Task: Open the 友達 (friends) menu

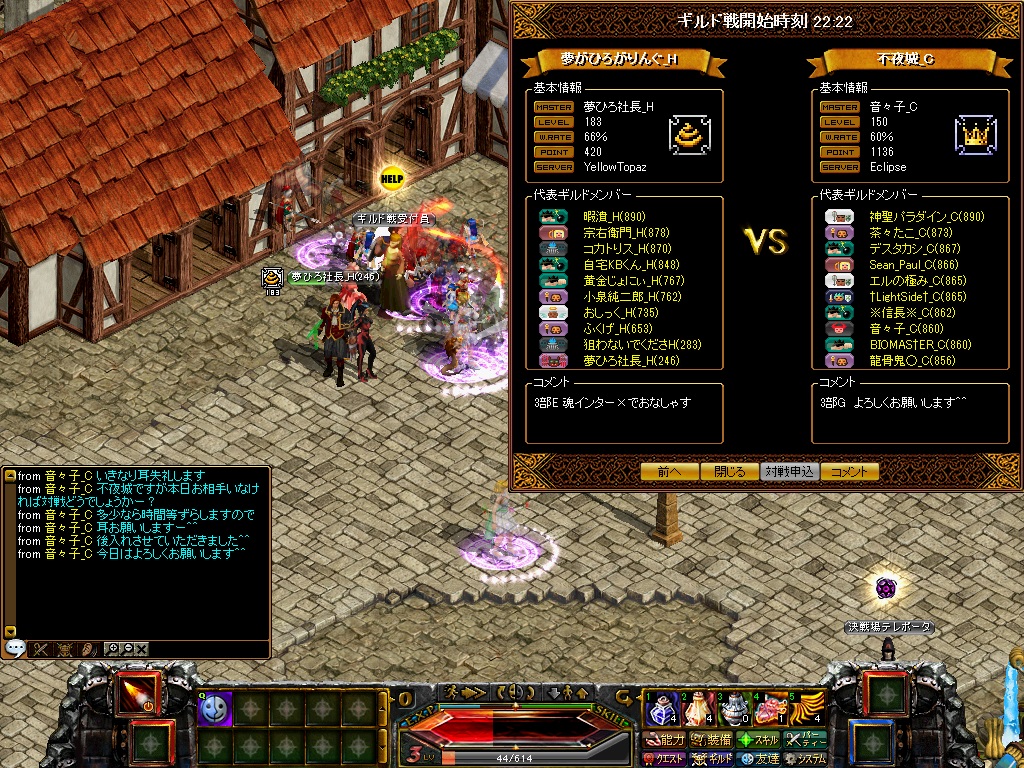Action: 759,759
